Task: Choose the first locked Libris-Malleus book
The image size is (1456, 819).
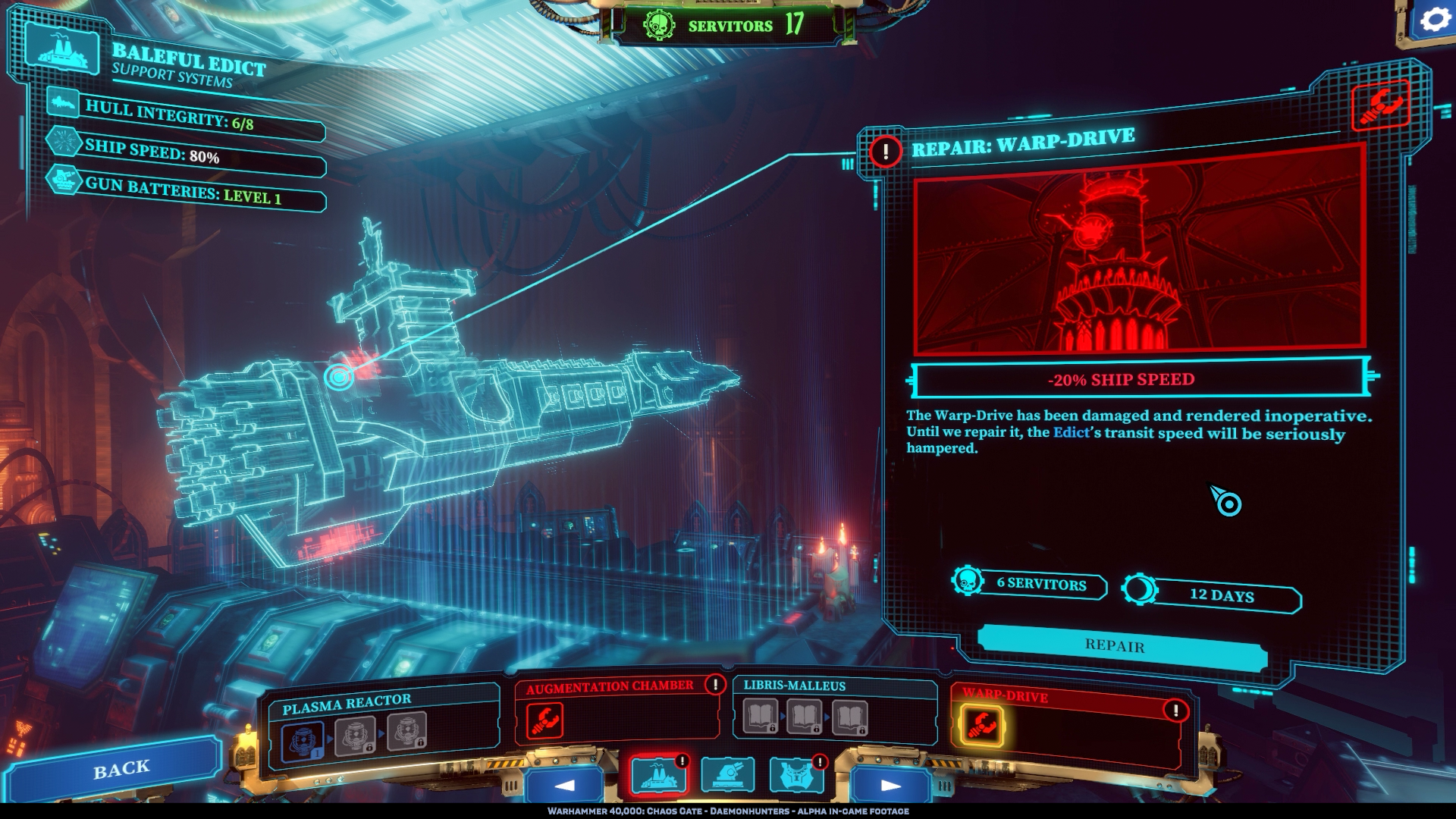Action: [760, 717]
